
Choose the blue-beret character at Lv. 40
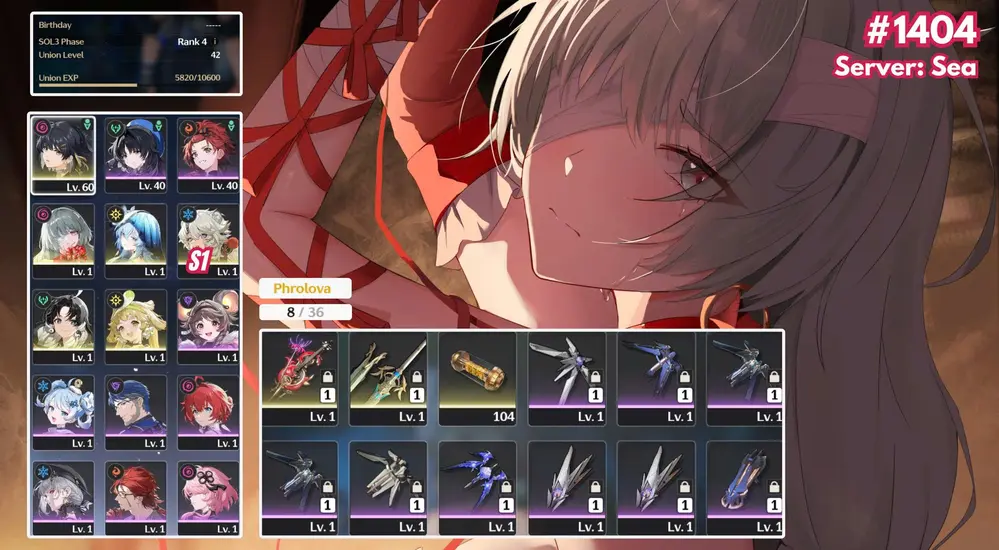click(136, 154)
